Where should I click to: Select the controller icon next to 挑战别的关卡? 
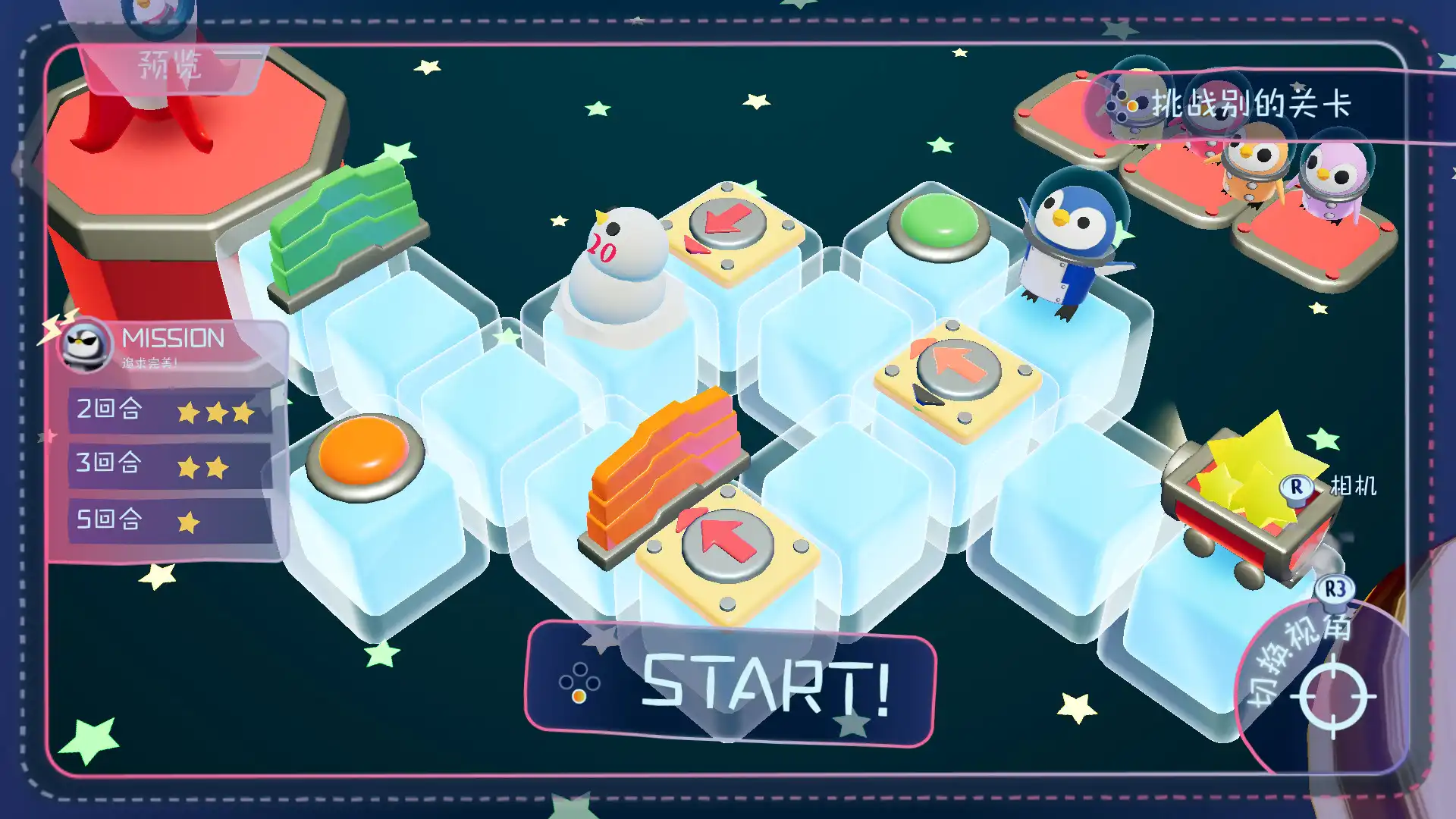pyautogui.click(x=1125, y=106)
